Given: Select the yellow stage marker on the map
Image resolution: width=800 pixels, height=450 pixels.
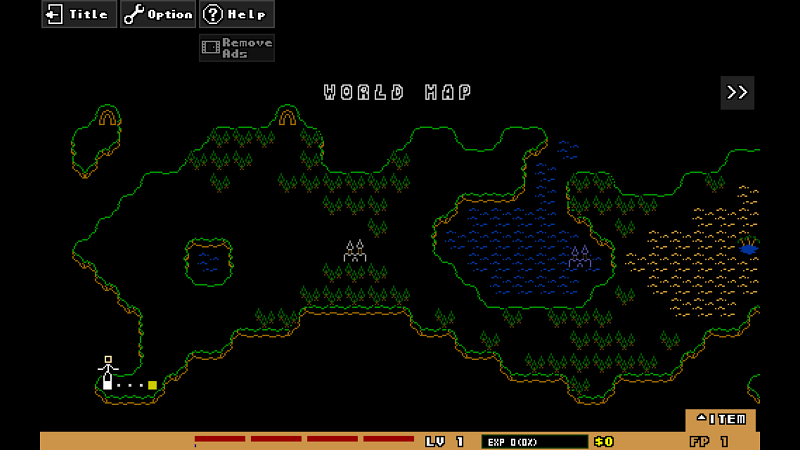Looking at the screenshot, I should [x=152, y=385].
